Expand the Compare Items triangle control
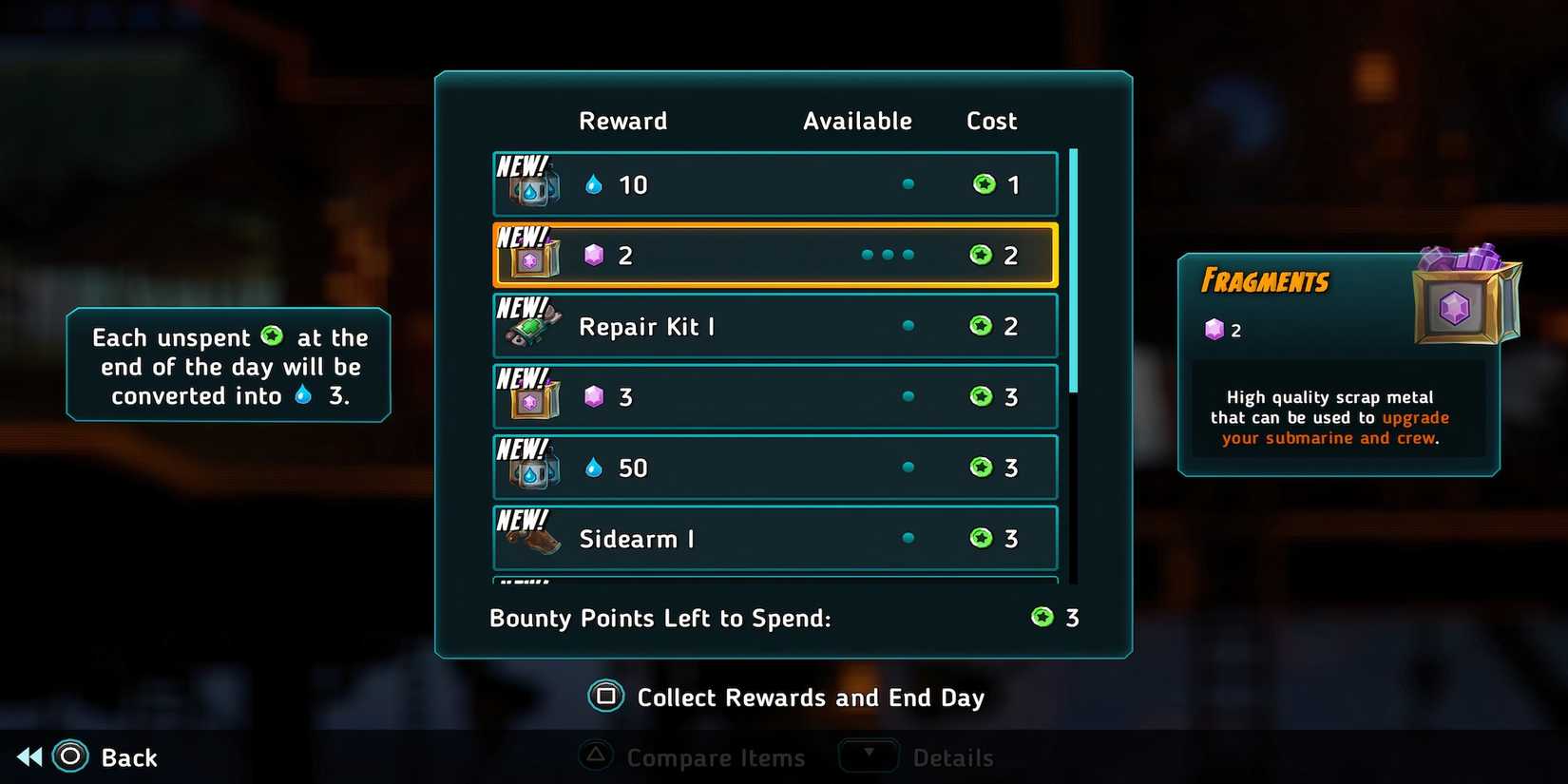Screen dimensions: 1568x784 coord(596,755)
